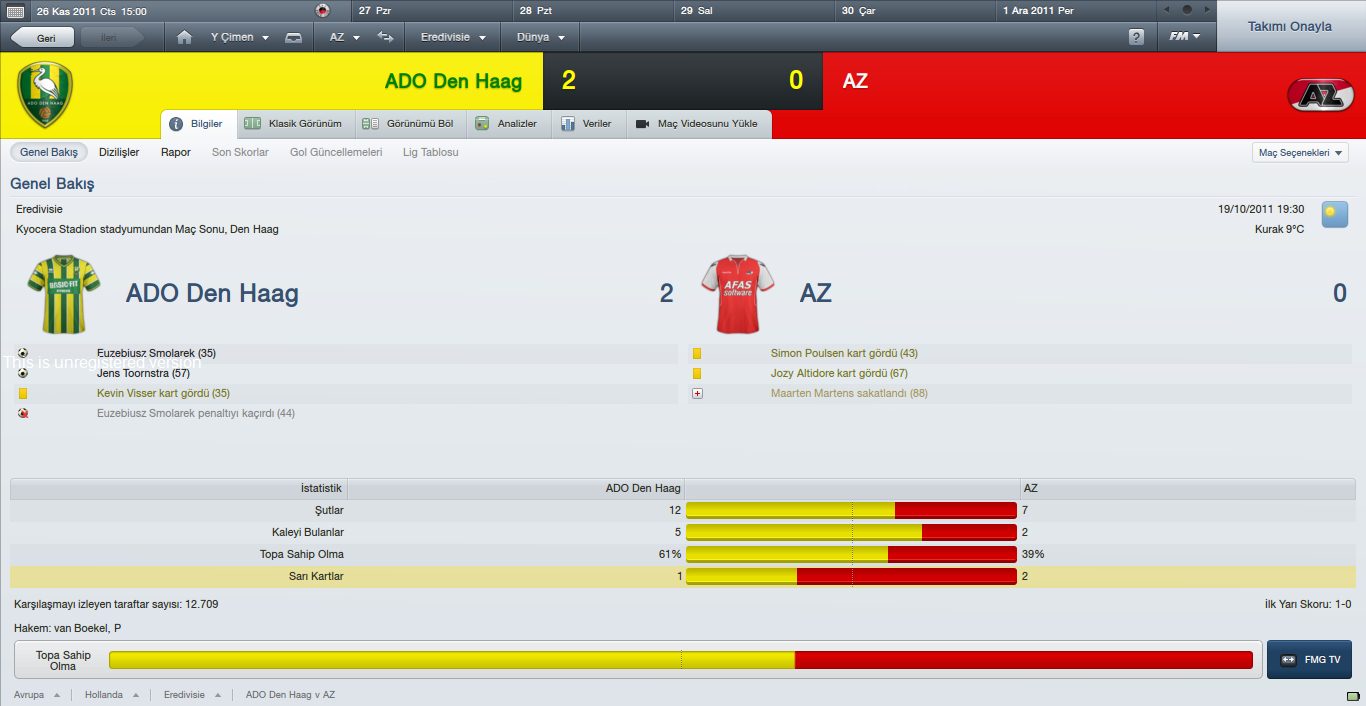Open the Hollanda breadcrumb
This screenshot has width=1366, height=706.
tap(105, 695)
